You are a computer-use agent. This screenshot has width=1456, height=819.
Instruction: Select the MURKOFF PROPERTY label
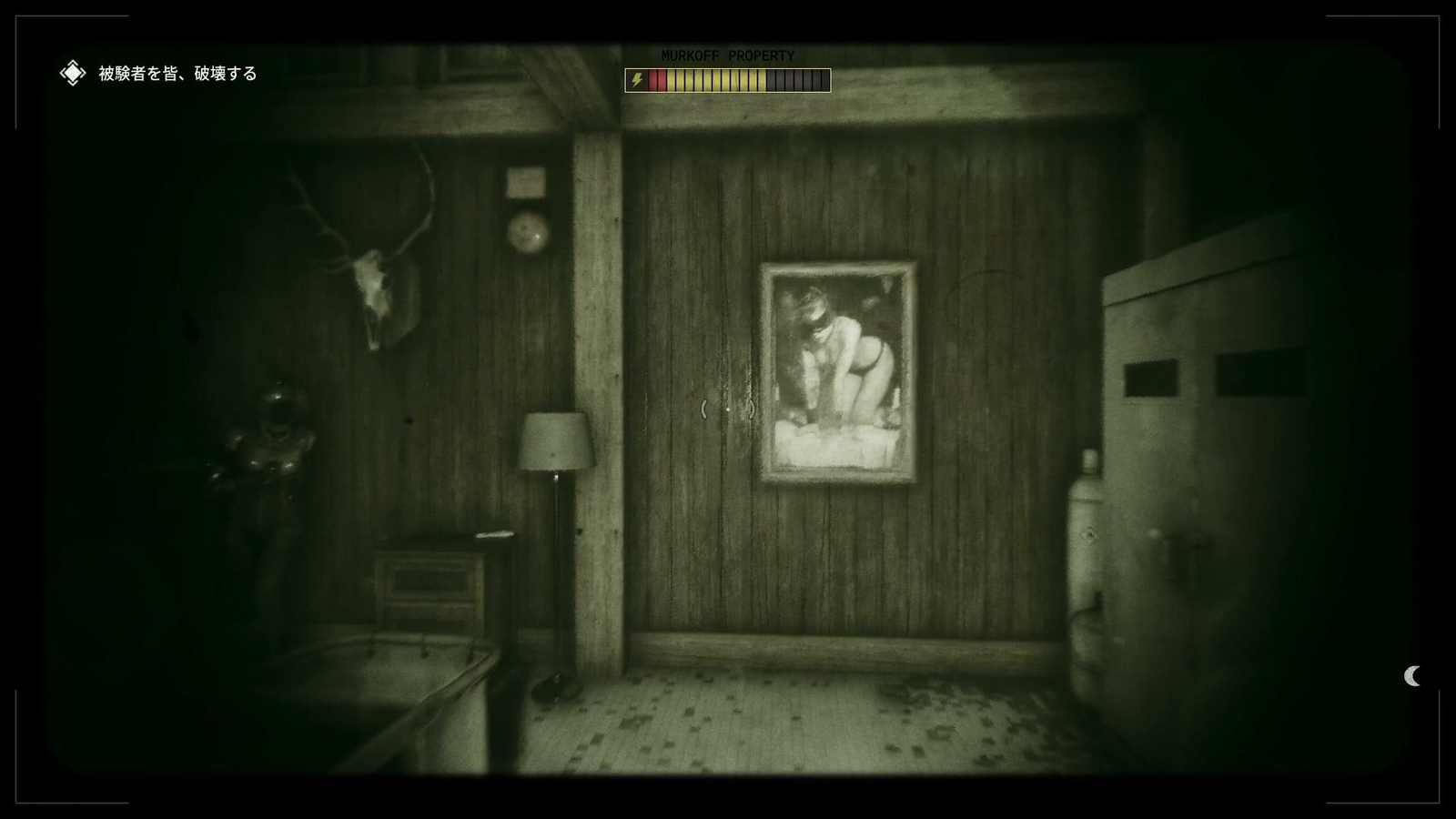[x=727, y=55]
